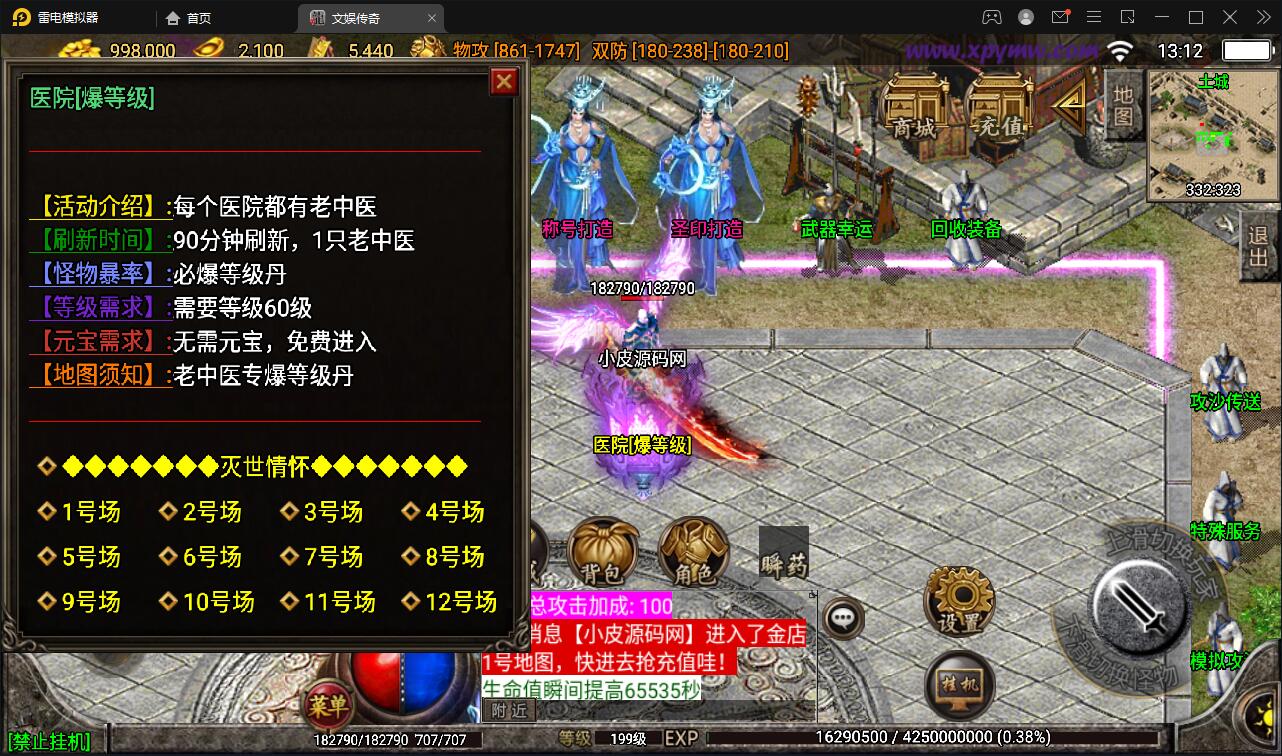This screenshot has height=756, width=1282.
Task: Open the 角色 character icon
Action: 694,550
